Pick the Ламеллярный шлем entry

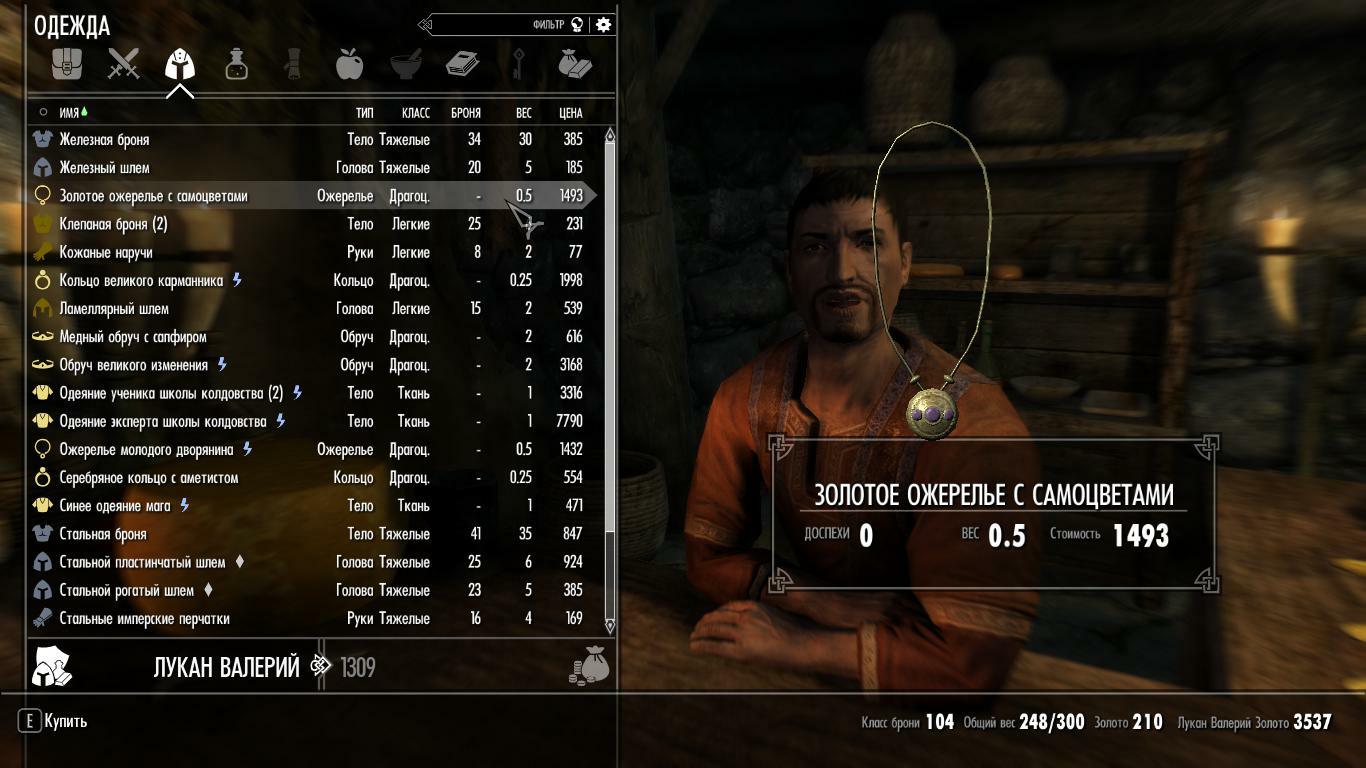pyautogui.click(x=114, y=309)
